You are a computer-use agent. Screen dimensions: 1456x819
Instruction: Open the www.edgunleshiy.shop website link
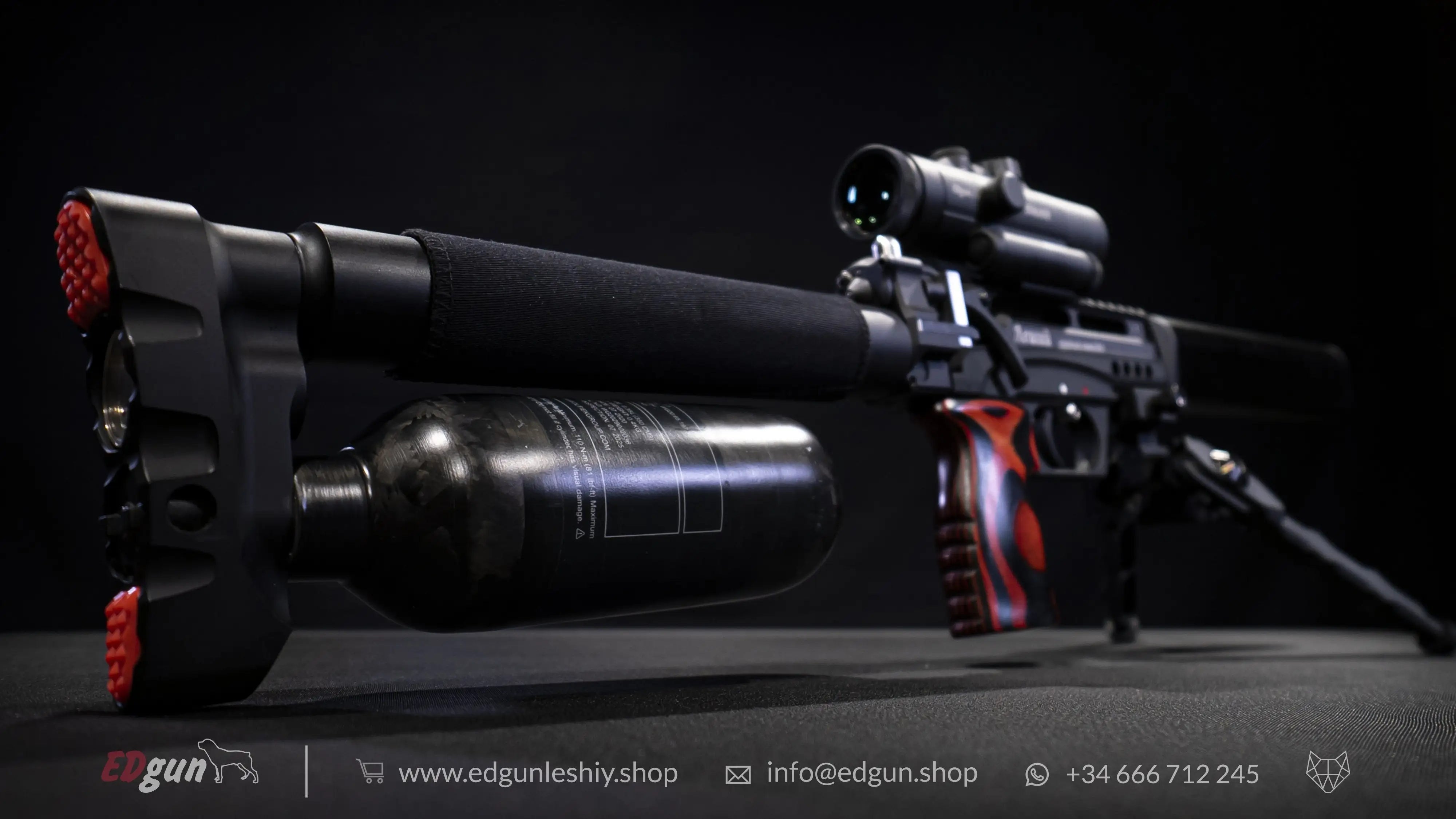538,773
